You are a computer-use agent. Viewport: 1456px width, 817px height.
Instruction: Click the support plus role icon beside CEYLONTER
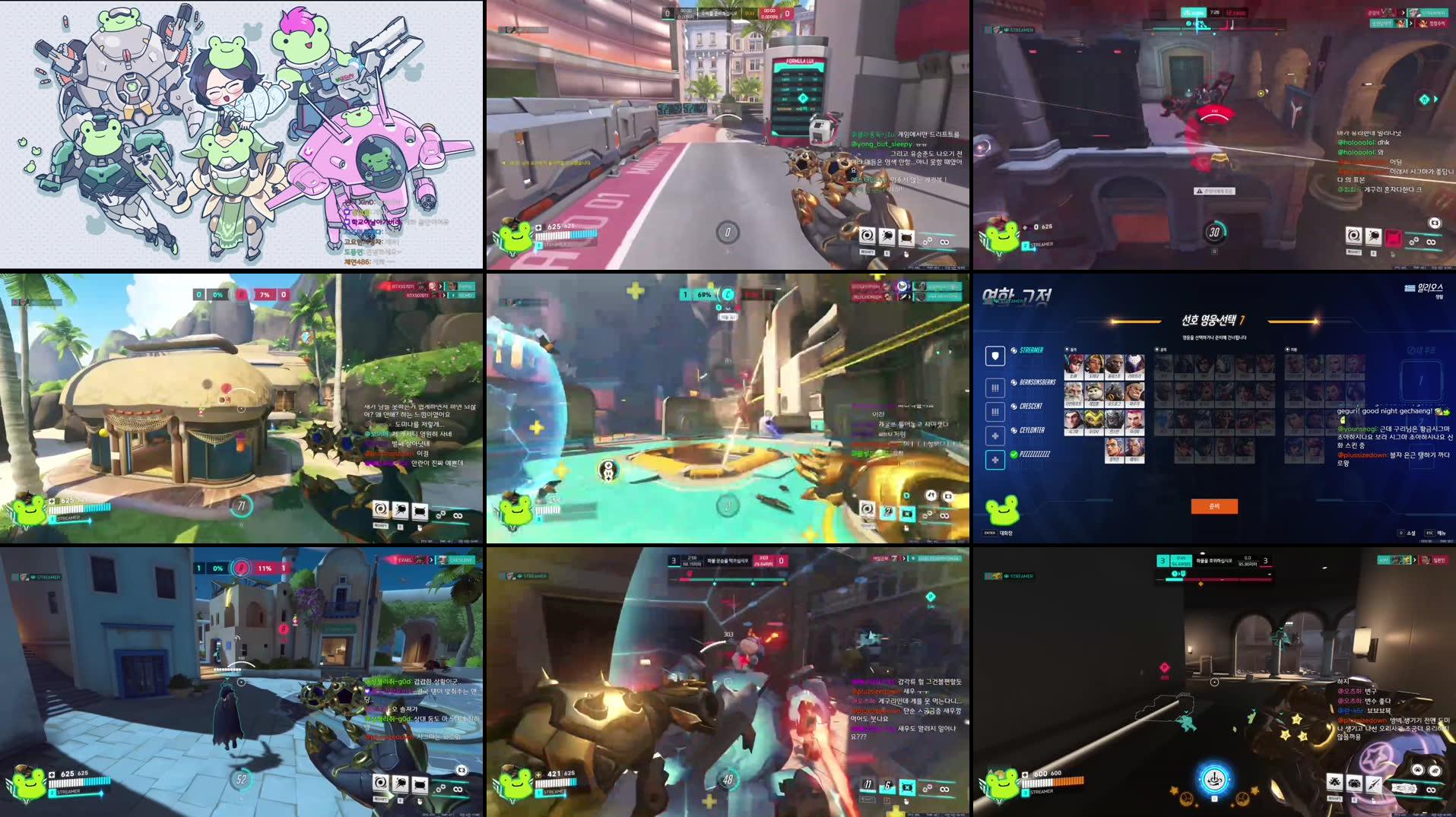point(995,435)
